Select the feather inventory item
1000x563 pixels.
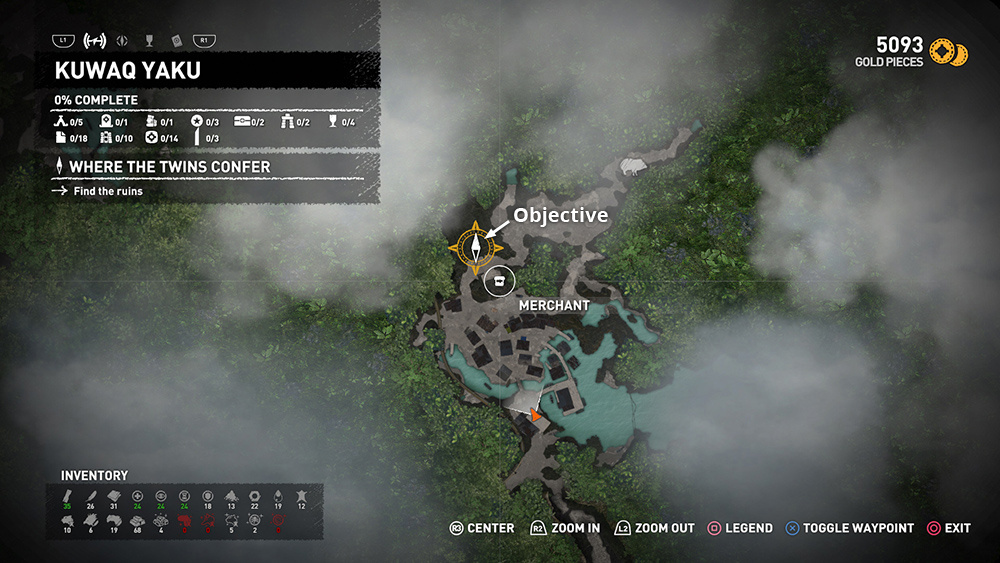(91, 496)
